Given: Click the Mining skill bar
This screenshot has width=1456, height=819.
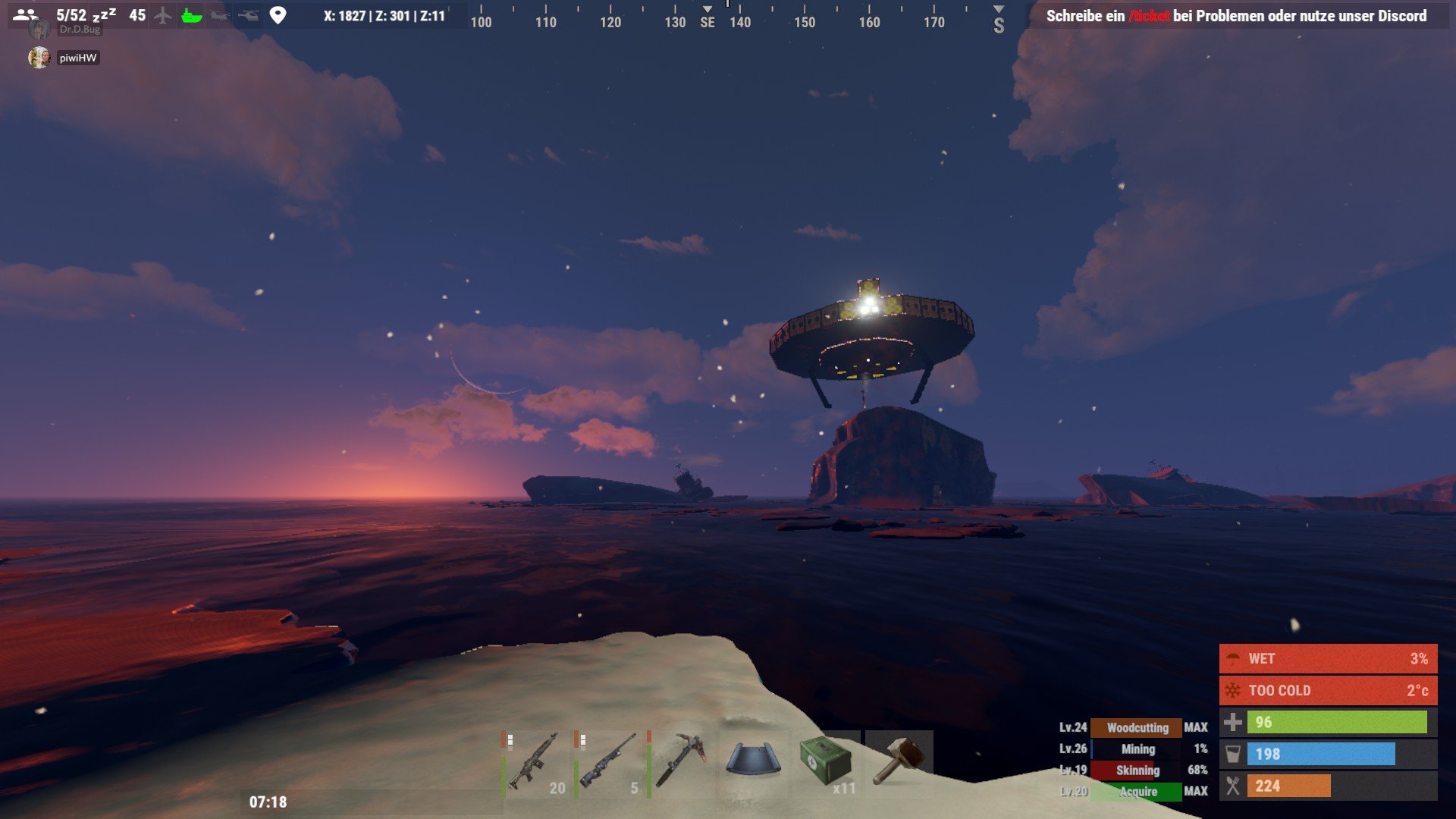Looking at the screenshot, I should coord(1136,748).
